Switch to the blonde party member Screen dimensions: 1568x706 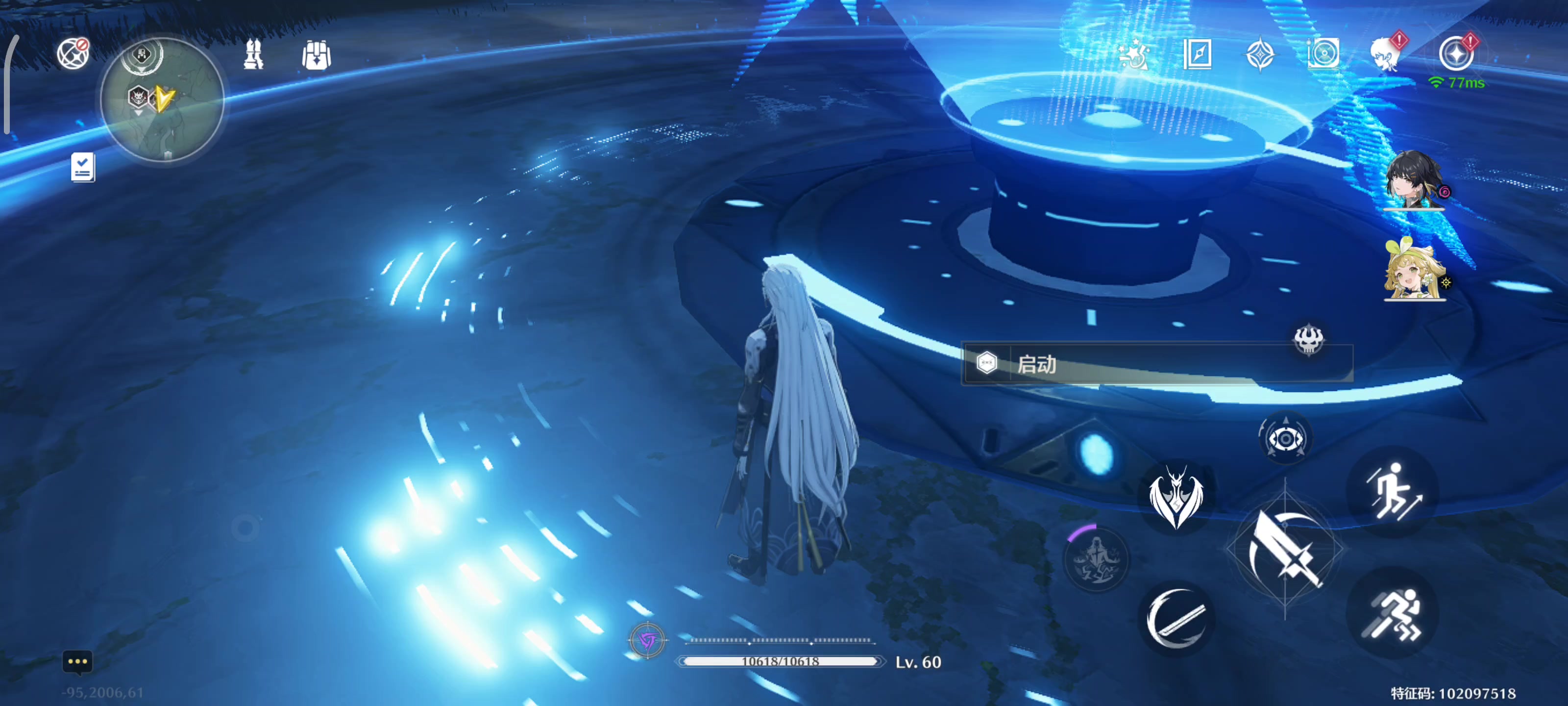point(1413,271)
